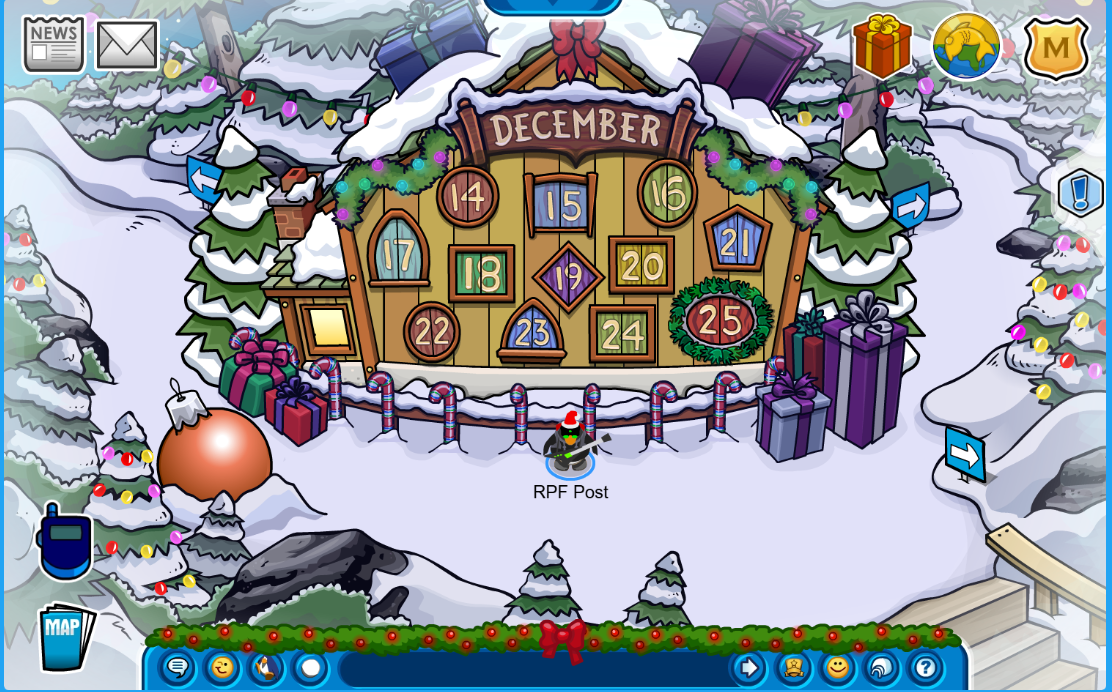This screenshot has width=1112, height=692.
Task: Open the penguin actions menu
Action: [266, 667]
